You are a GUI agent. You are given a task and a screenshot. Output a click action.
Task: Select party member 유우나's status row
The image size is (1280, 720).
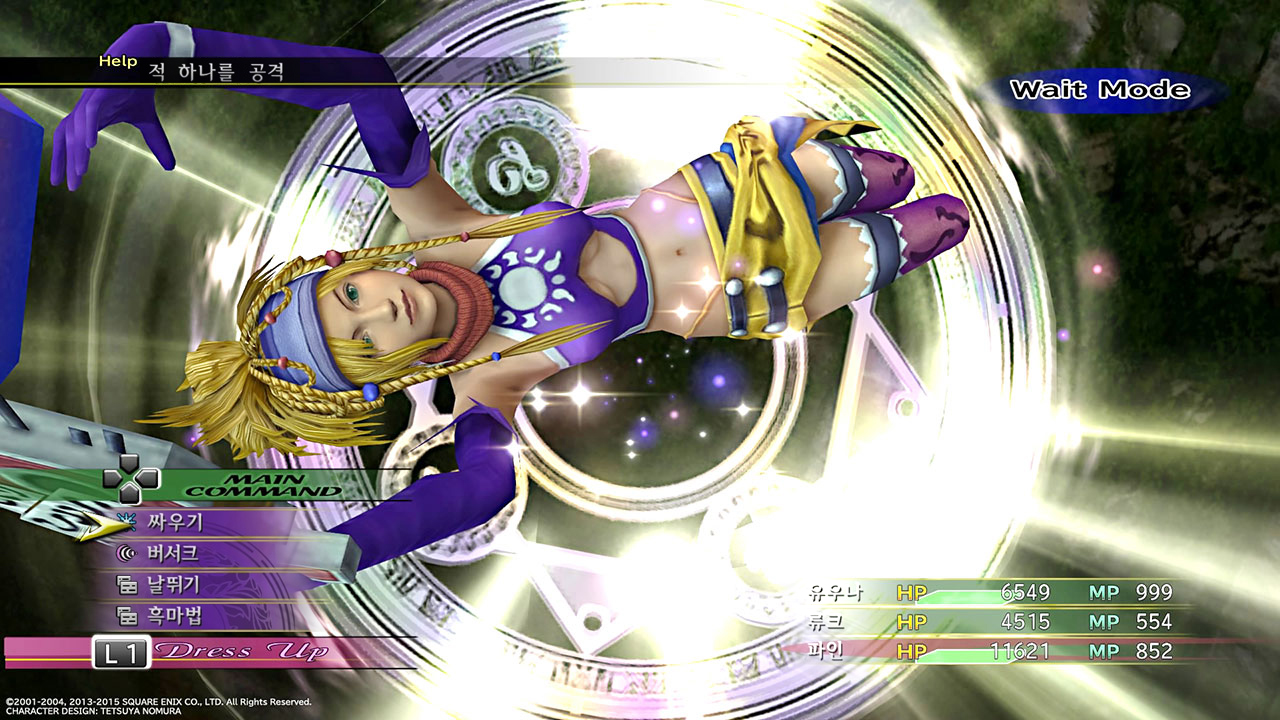point(990,592)
